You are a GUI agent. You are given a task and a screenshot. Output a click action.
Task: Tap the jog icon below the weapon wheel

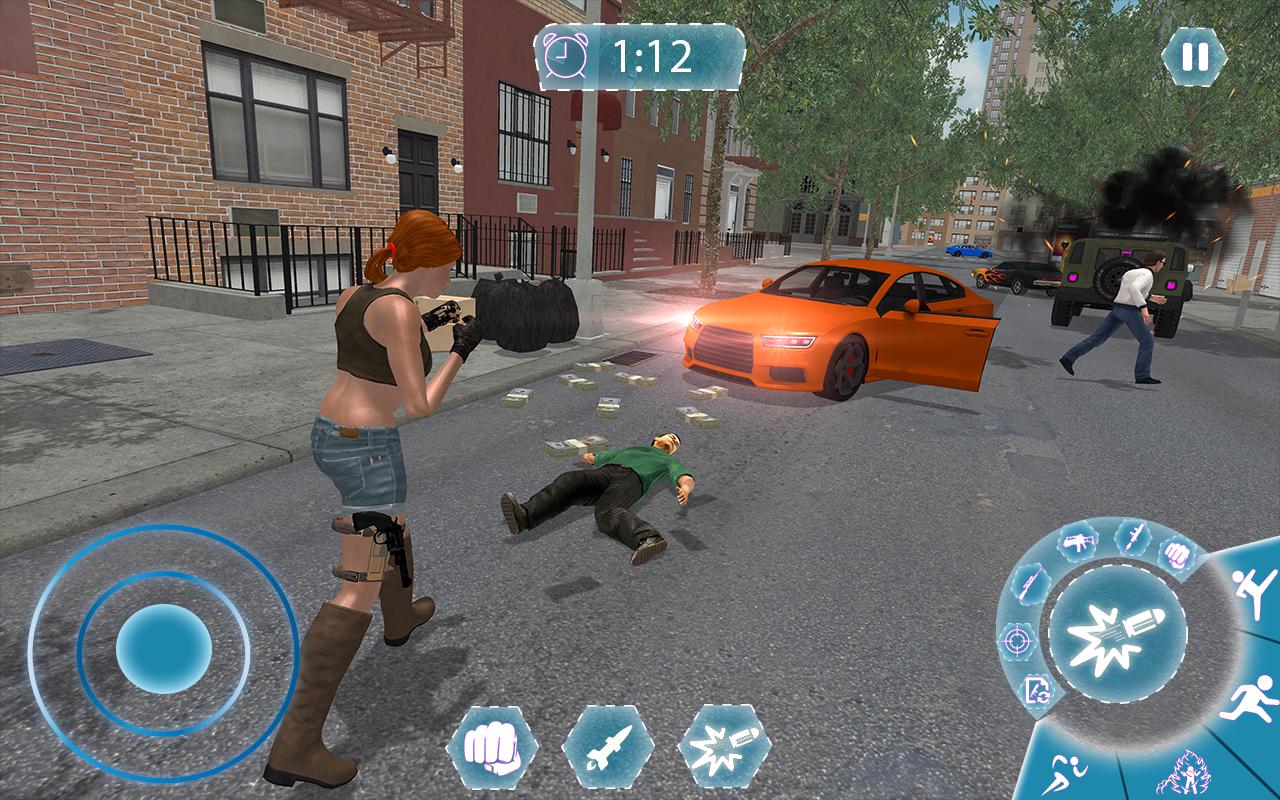click(1065, 774)
